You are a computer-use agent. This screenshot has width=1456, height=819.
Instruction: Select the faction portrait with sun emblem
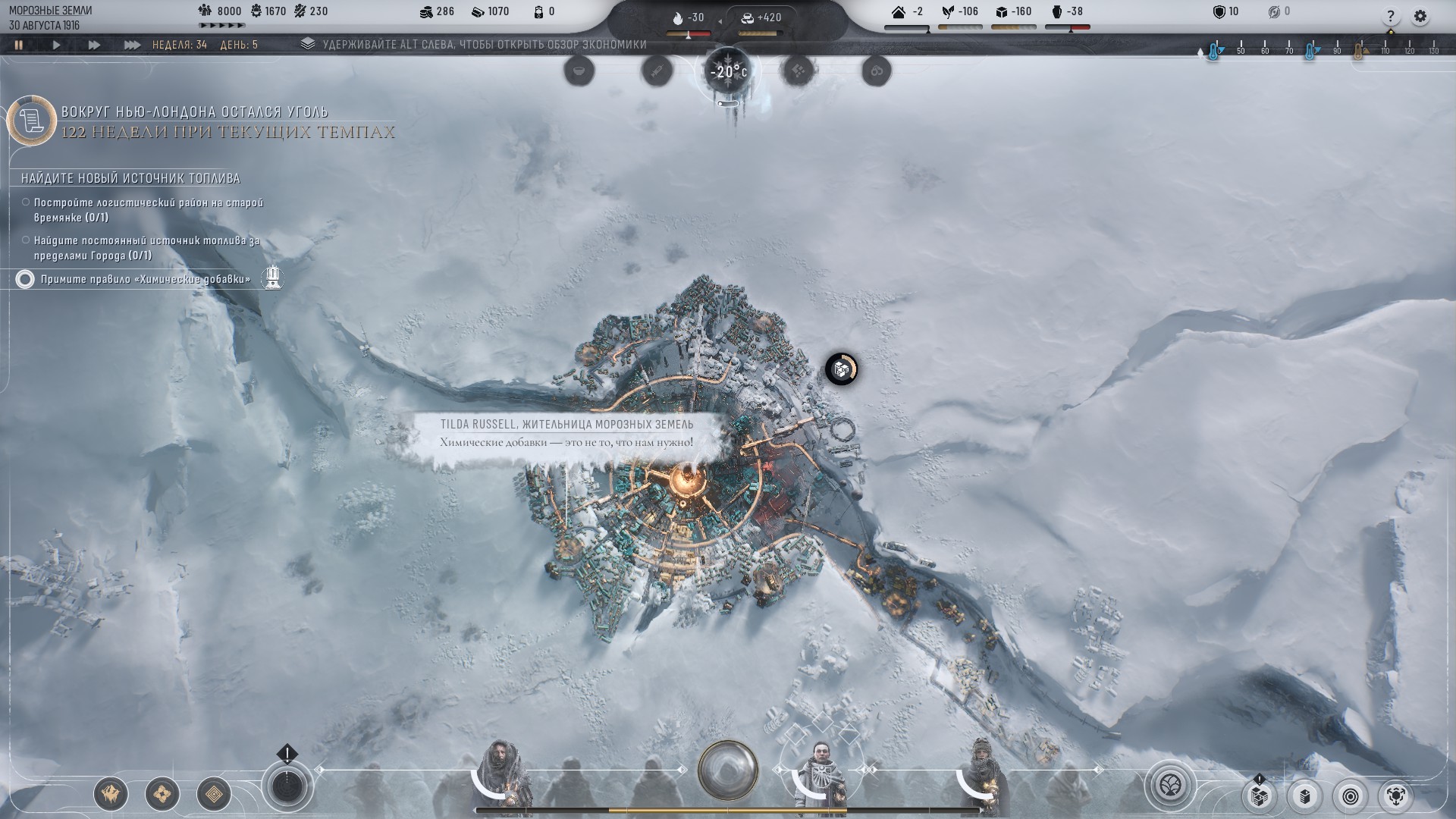click(821, 773)
